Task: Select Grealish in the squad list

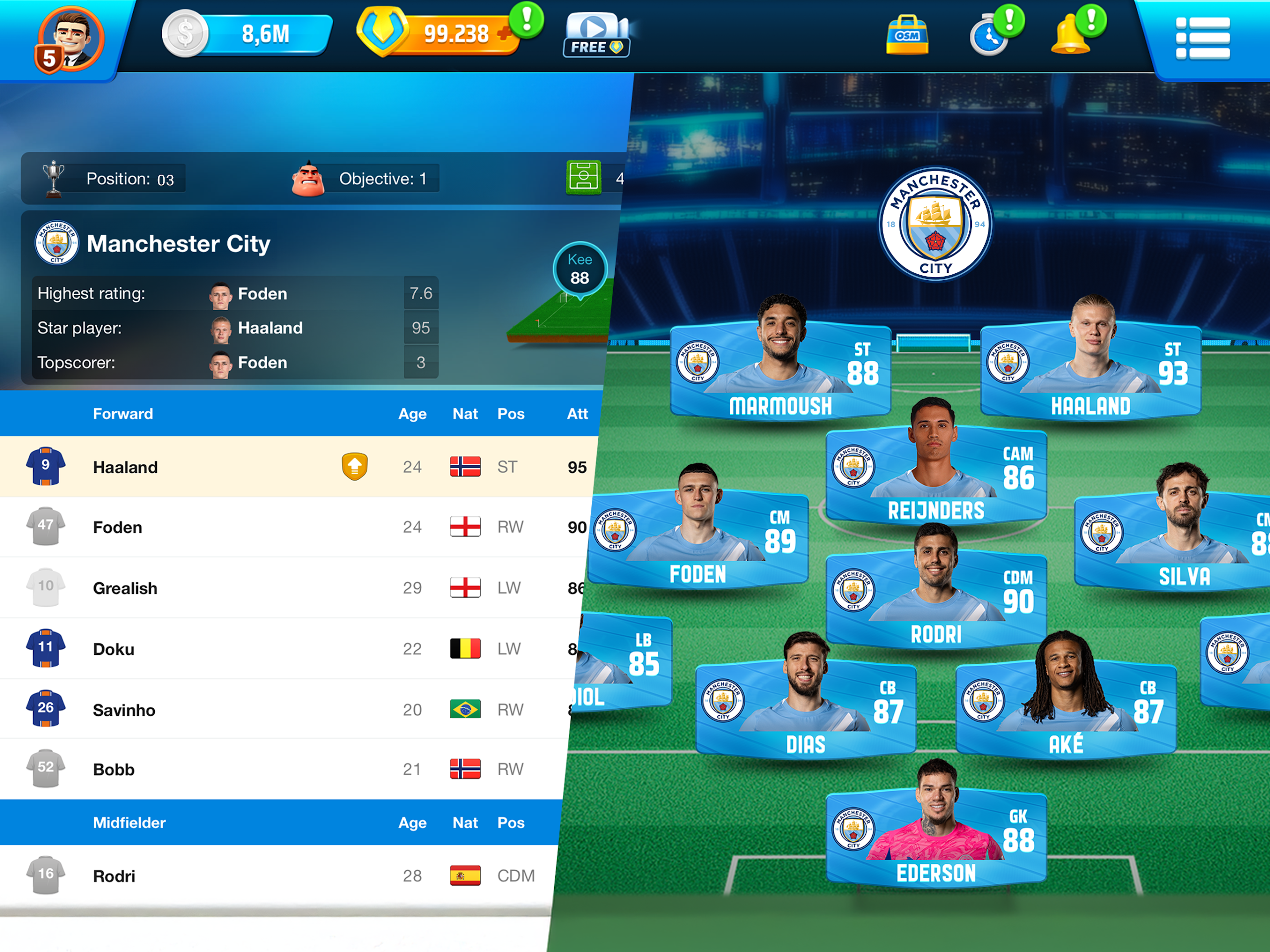Action: 125,588
